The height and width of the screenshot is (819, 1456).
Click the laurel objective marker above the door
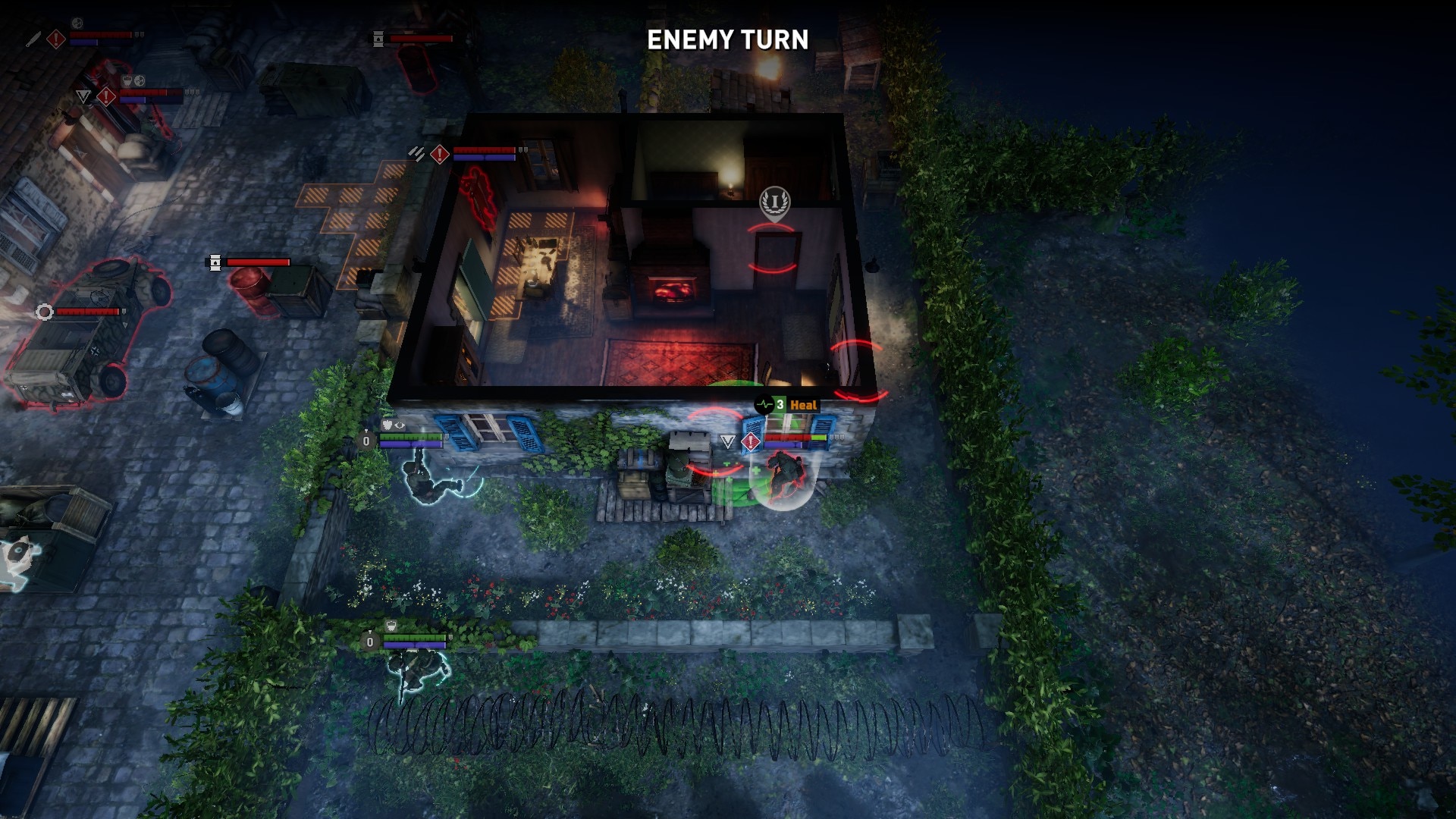coord(774,202)
